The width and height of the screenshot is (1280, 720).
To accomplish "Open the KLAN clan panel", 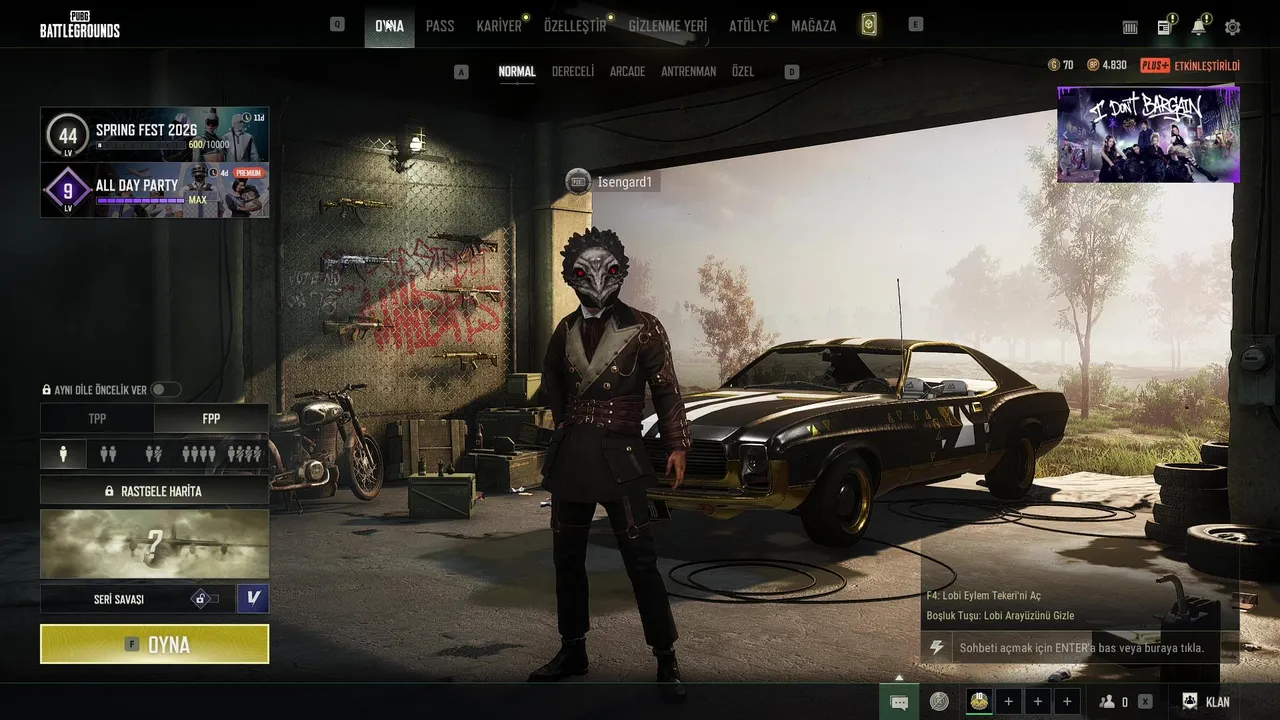I will tap(1206, 702).
